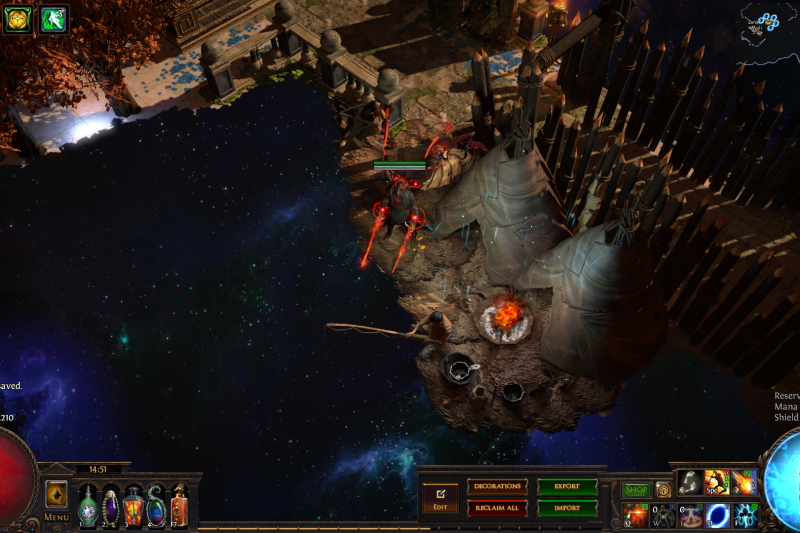Screen dimensions: 800x533
Task: Open the green Shop button
Action: (635, 490)
